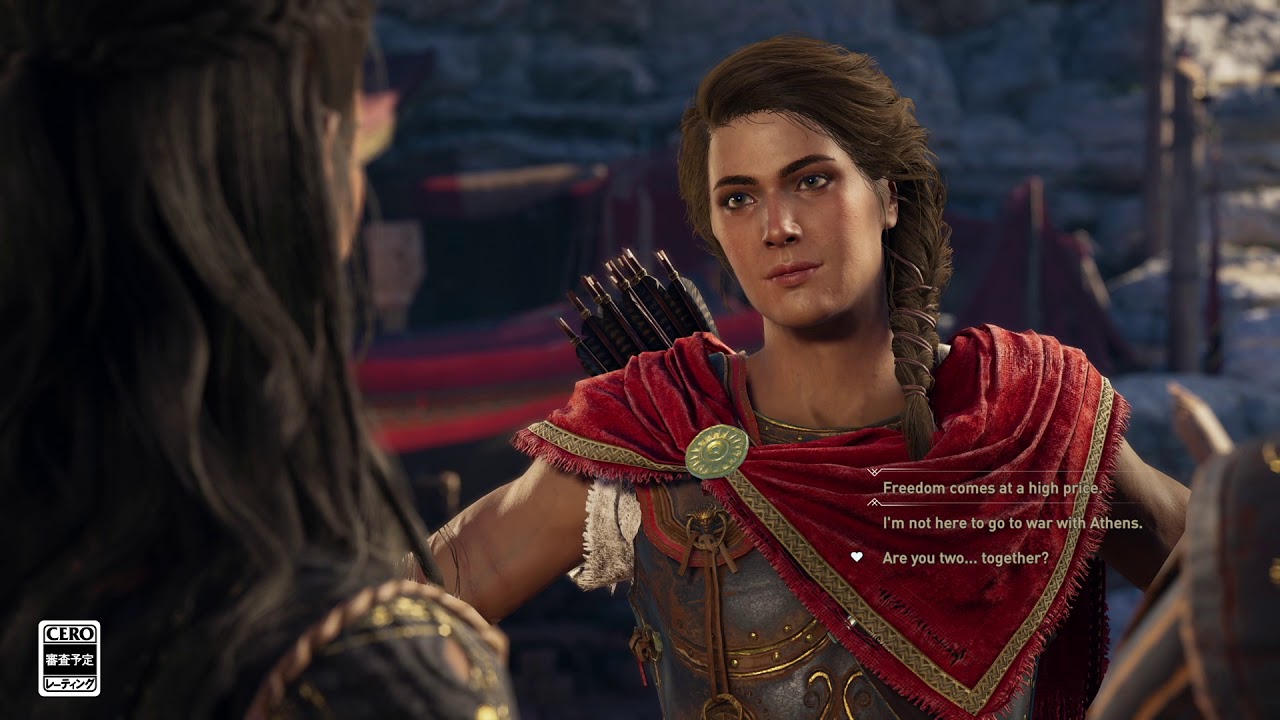Choose "Freedom comes at a high price." reply
The image size is (1280, 720).
[x=991, y=488]
